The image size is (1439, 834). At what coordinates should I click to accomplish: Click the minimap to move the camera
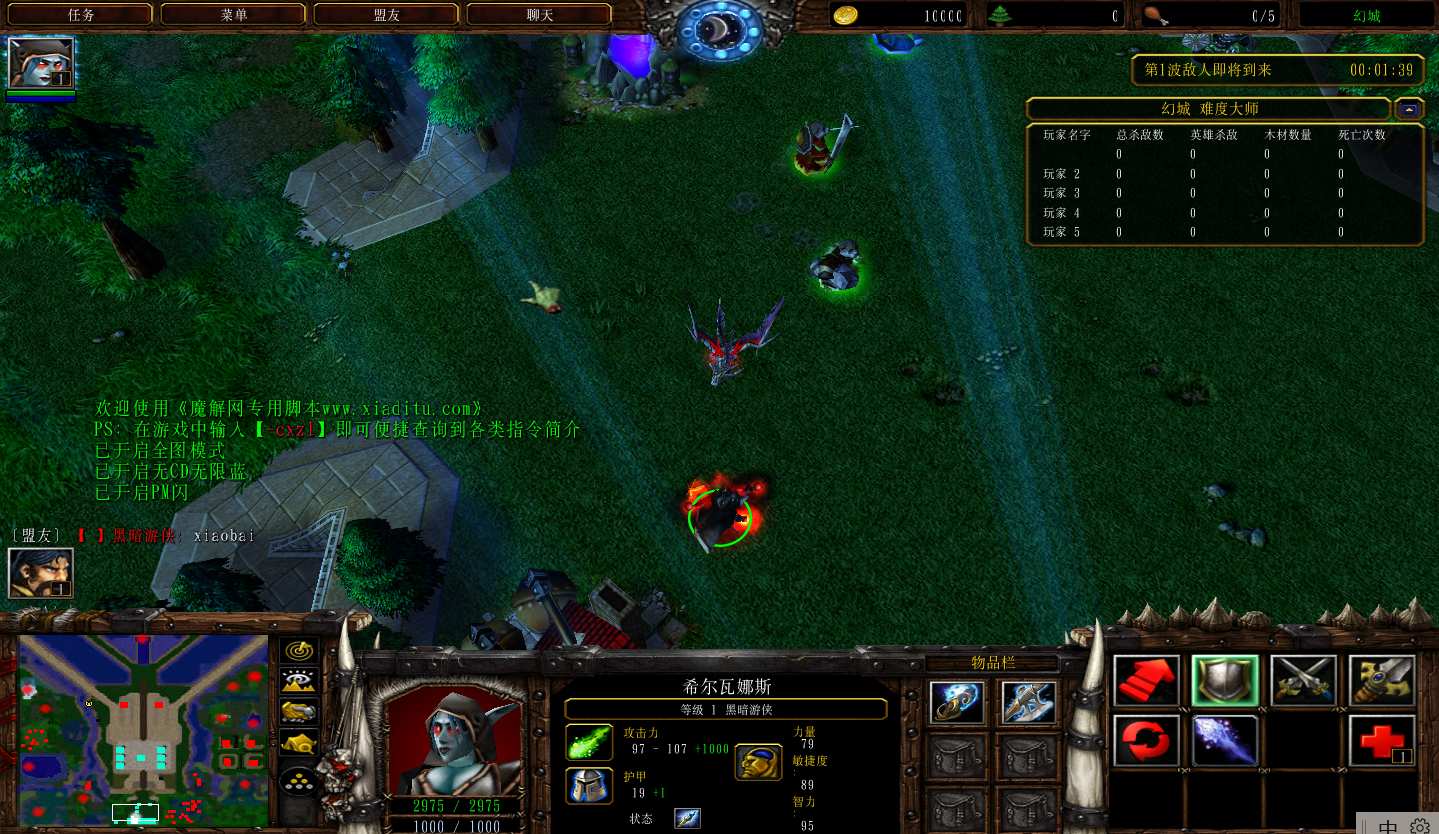(x=143, y=728)
